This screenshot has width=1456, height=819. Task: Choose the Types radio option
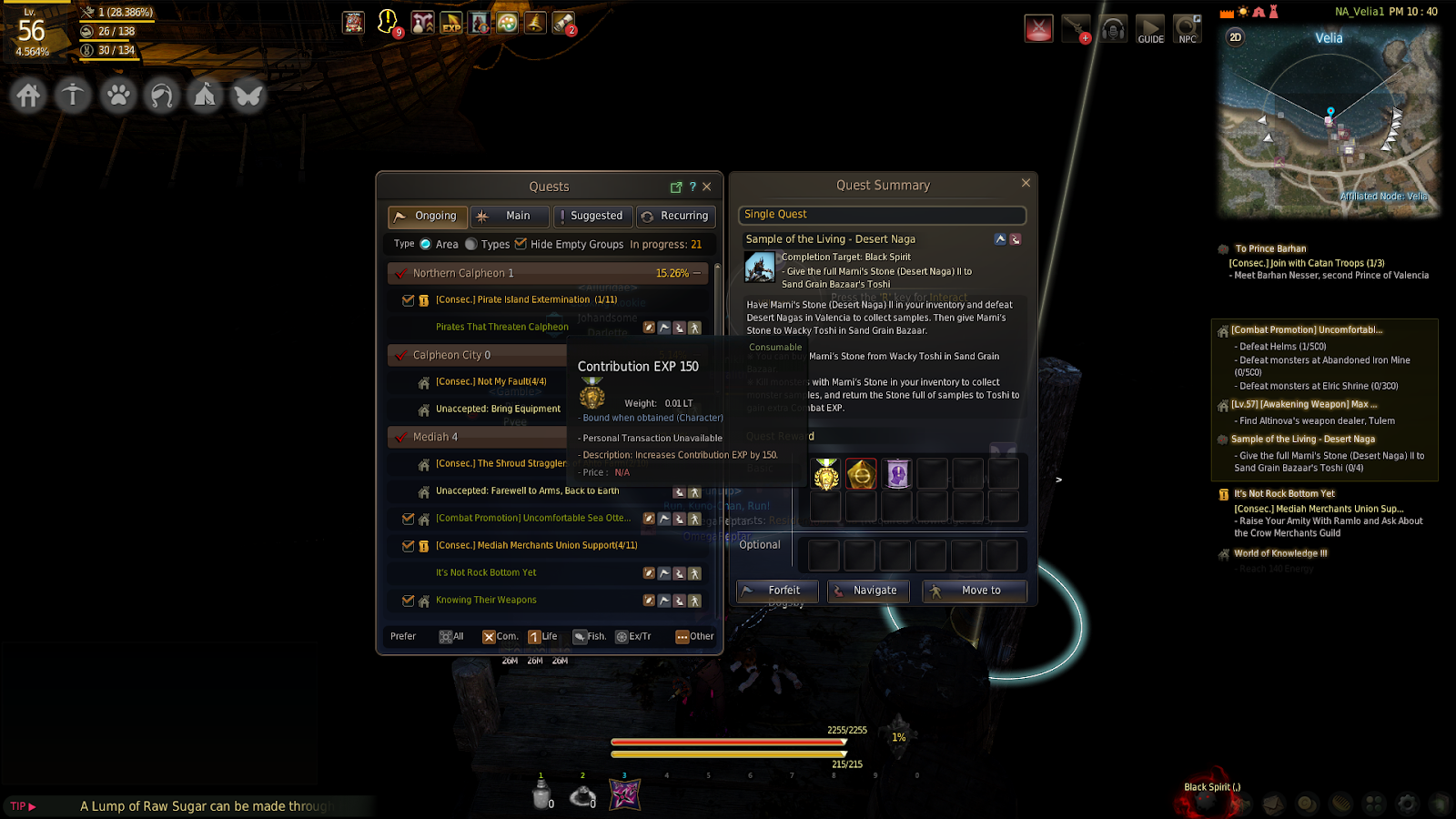tap(471, 244)
